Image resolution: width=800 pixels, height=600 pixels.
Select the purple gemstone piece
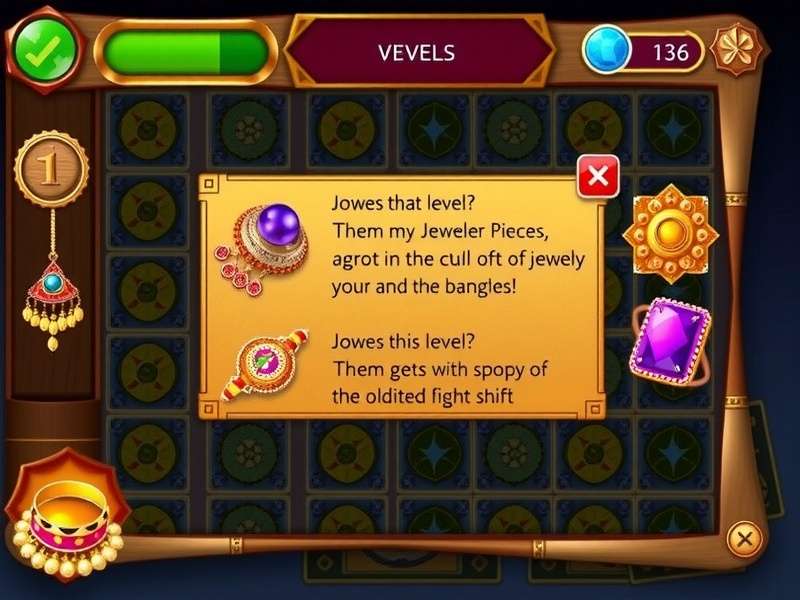[x=669, y=341]
